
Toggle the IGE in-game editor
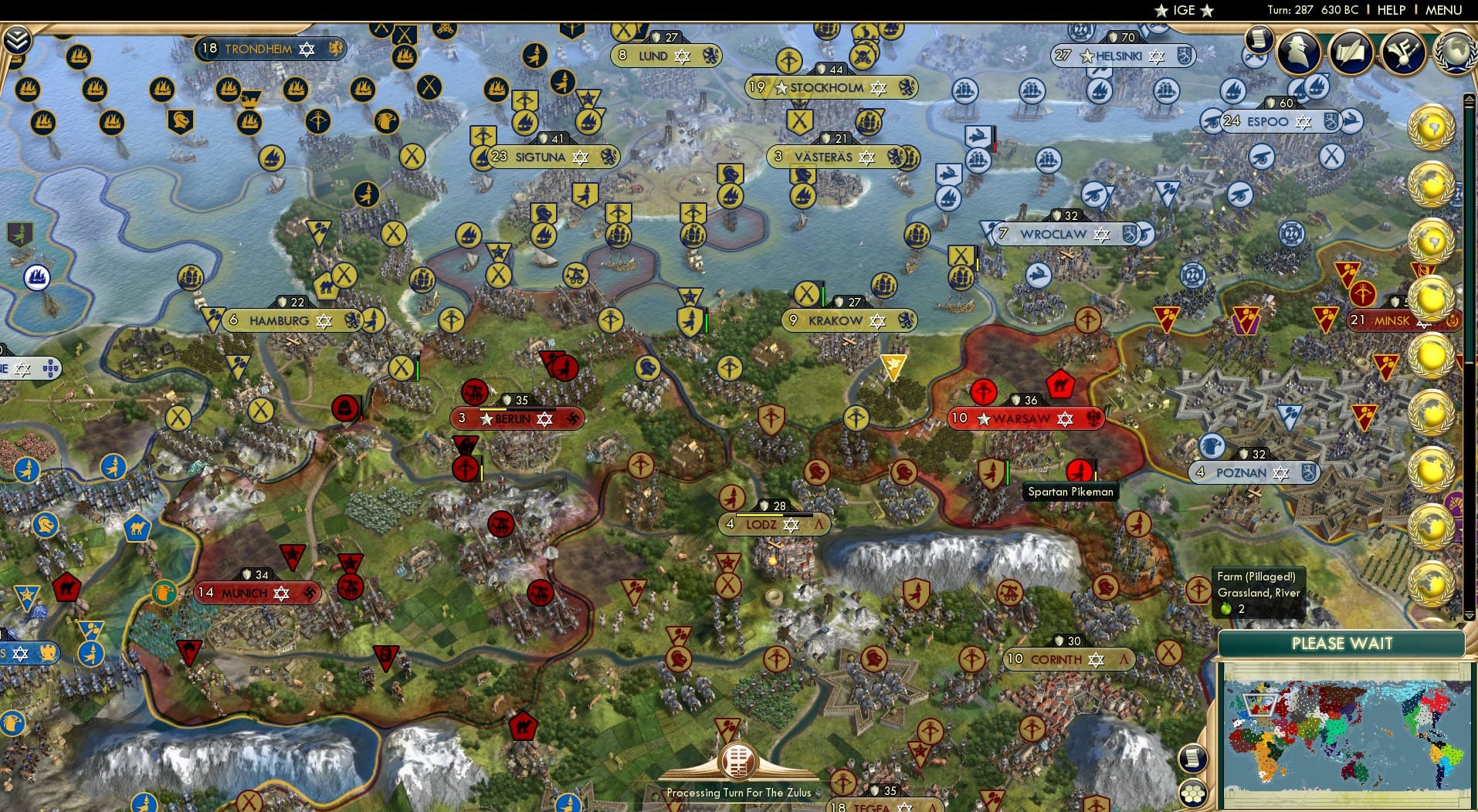1181,10
